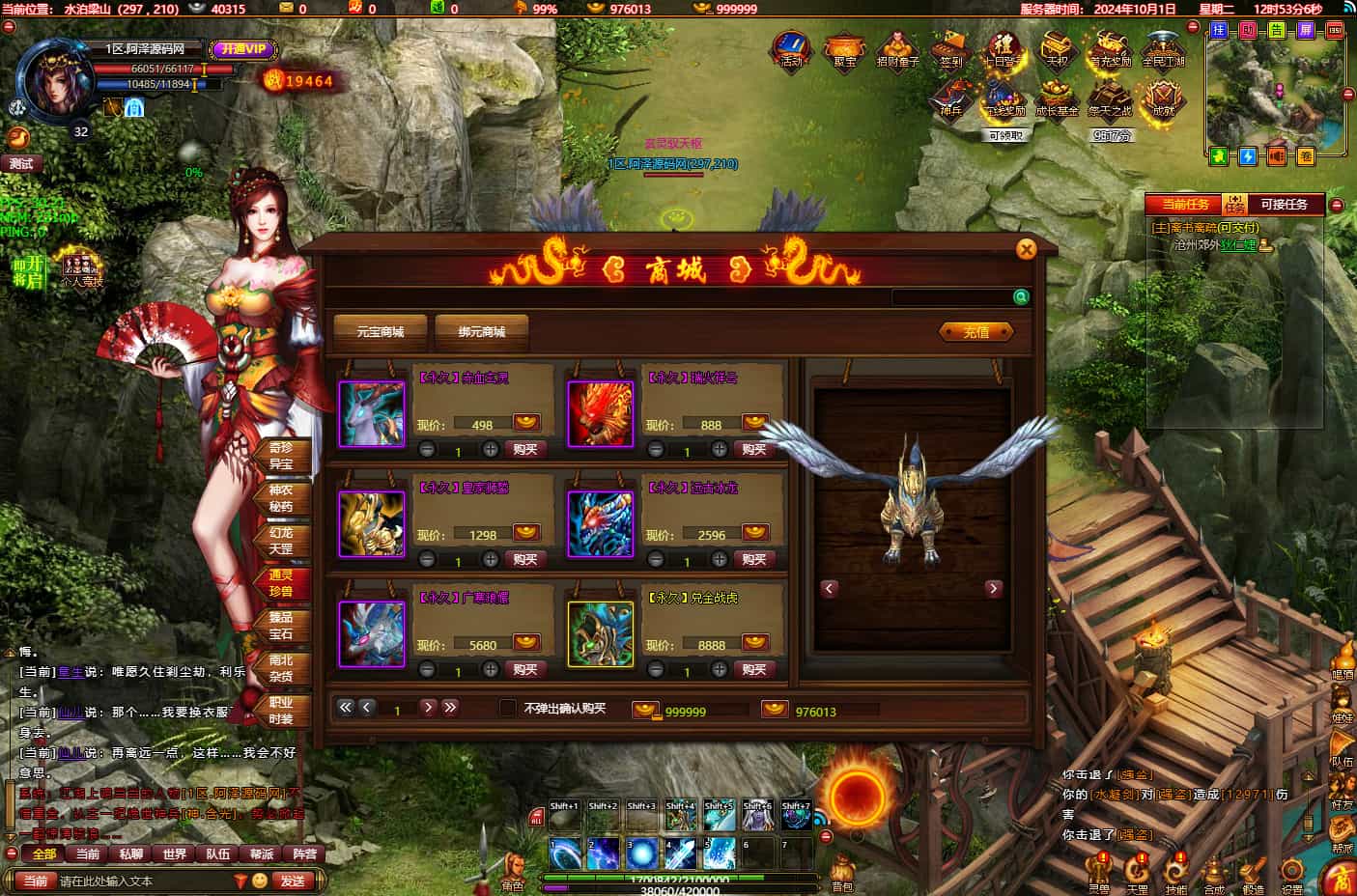Click the 发送 send chat button
Viewport: 1357px width, 896px height.
click(x=293, y=881)
